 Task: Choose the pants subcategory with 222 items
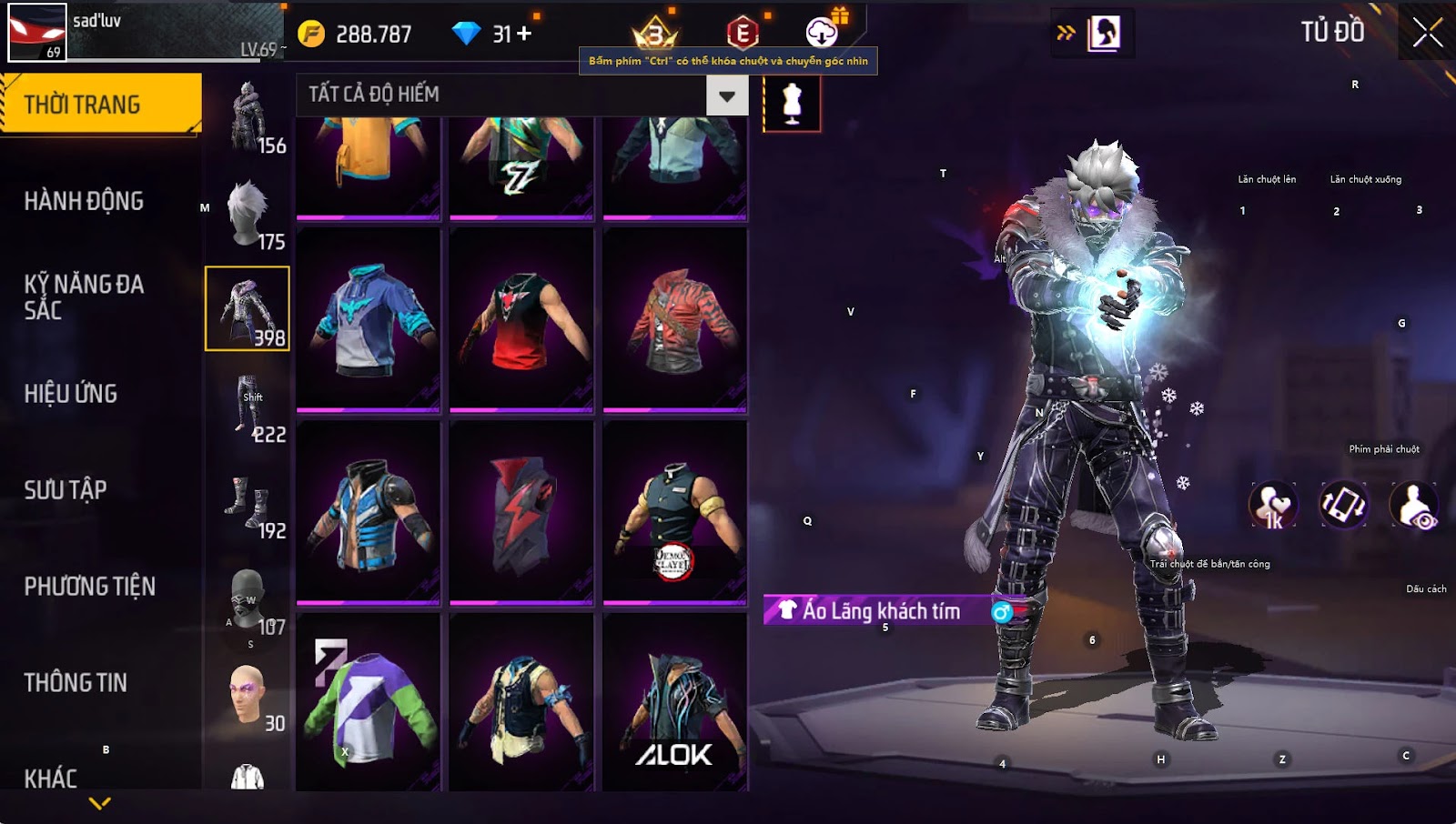tap(248, 407)
